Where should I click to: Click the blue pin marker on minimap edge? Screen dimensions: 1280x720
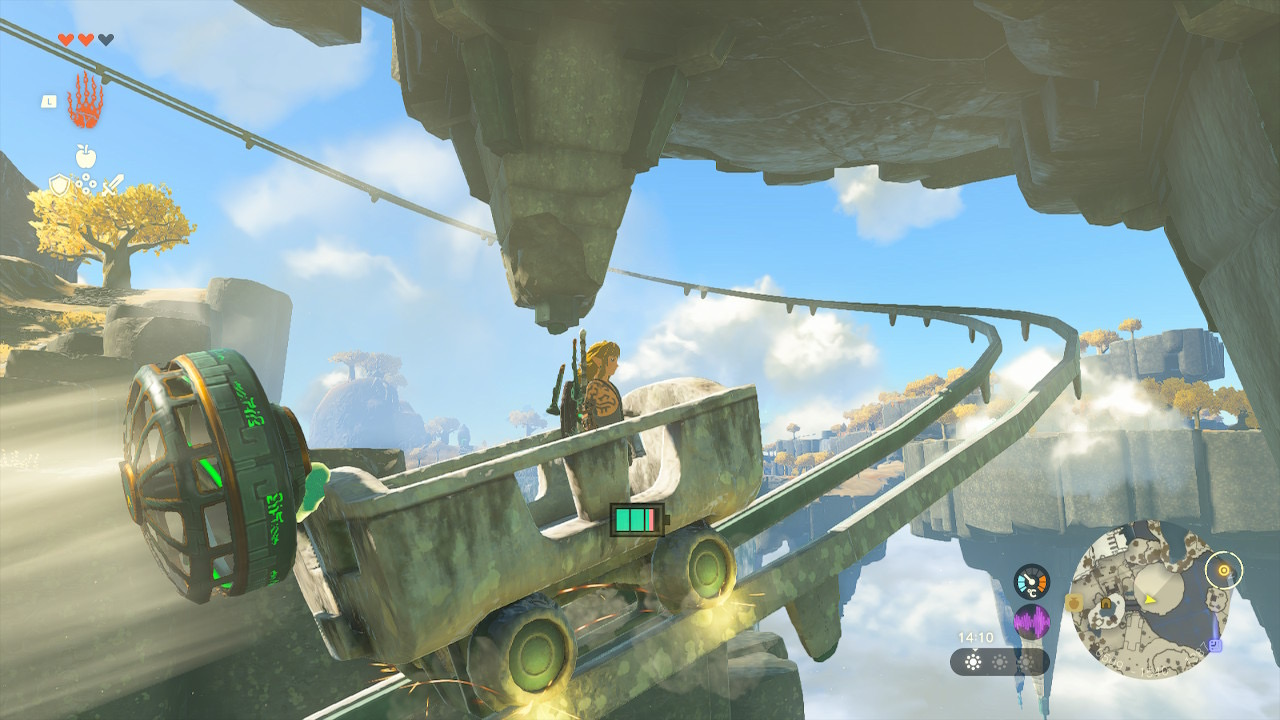(1215, 645)
